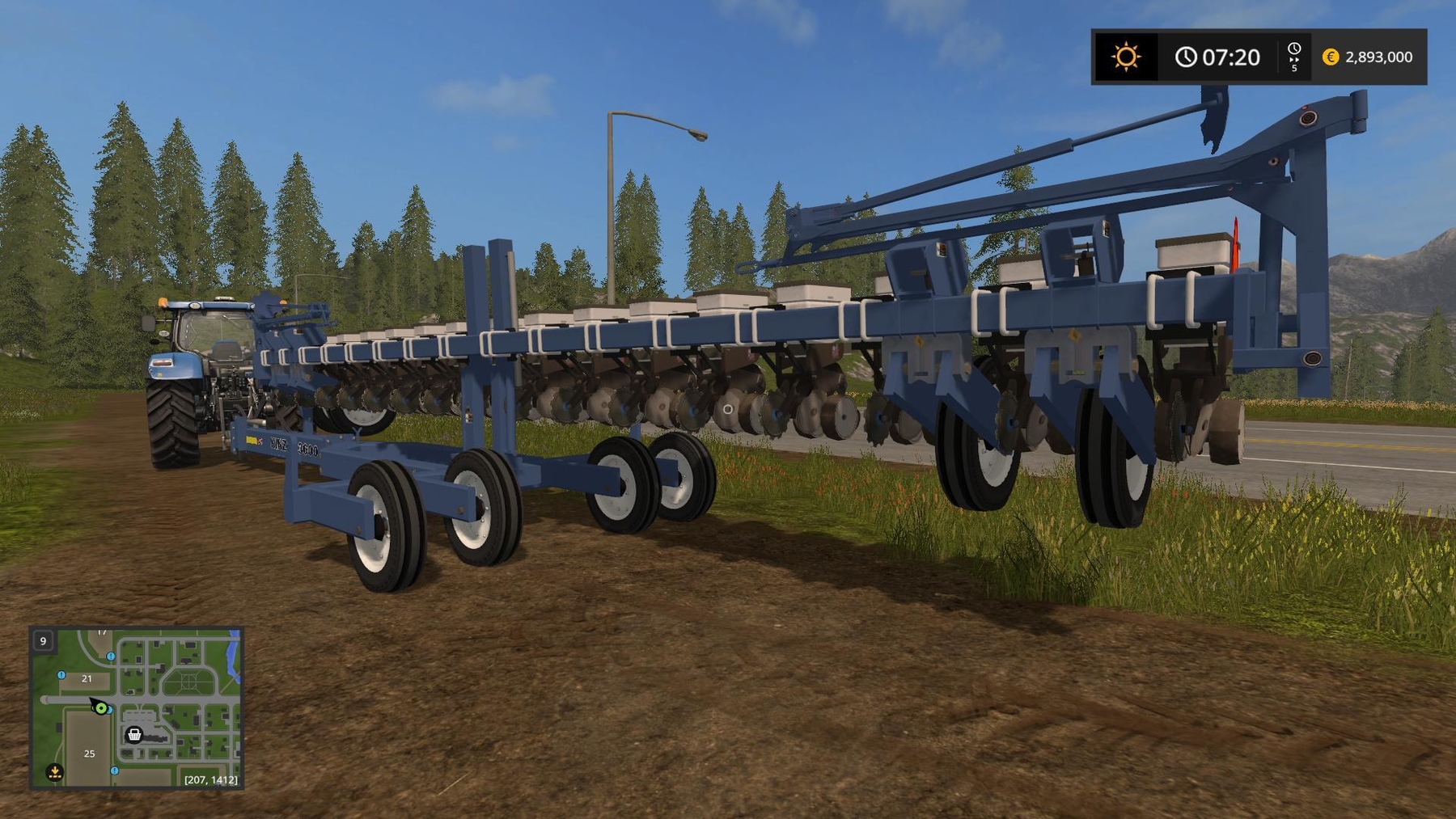Click the yellow sell point icon on the minimap

(x=54, y=771)
